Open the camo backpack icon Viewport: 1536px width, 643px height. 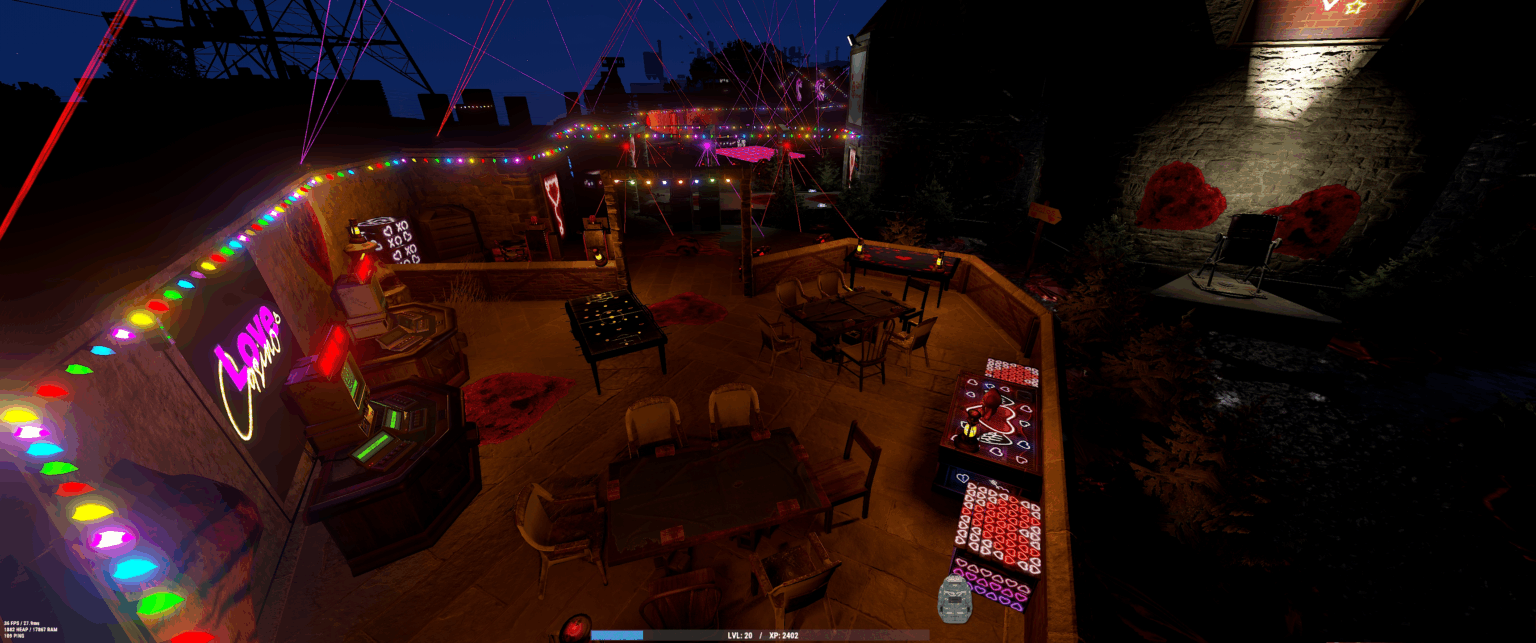955,598
